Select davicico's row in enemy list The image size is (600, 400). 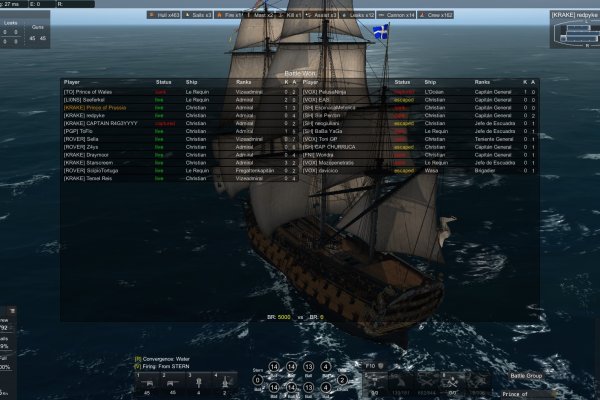pos(336,170)
